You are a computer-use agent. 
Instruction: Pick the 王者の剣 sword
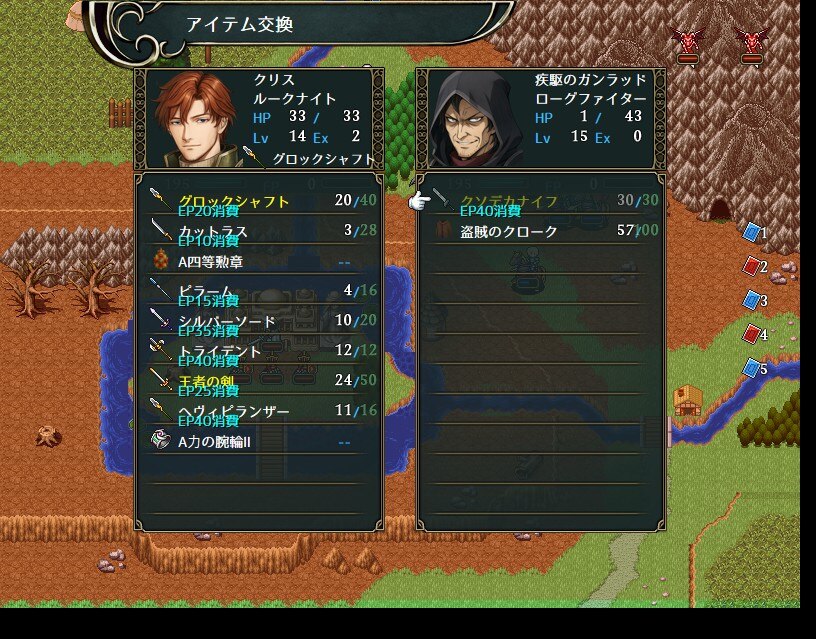point(206,381)
